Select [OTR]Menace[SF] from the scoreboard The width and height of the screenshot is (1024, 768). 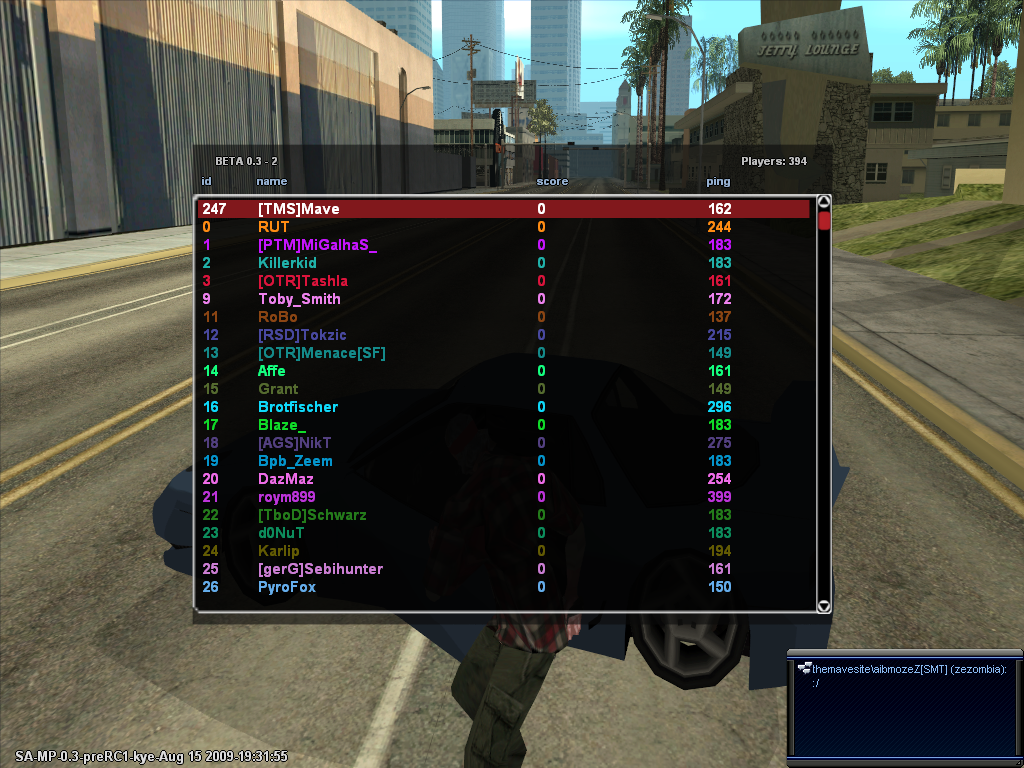click(321, 353)
